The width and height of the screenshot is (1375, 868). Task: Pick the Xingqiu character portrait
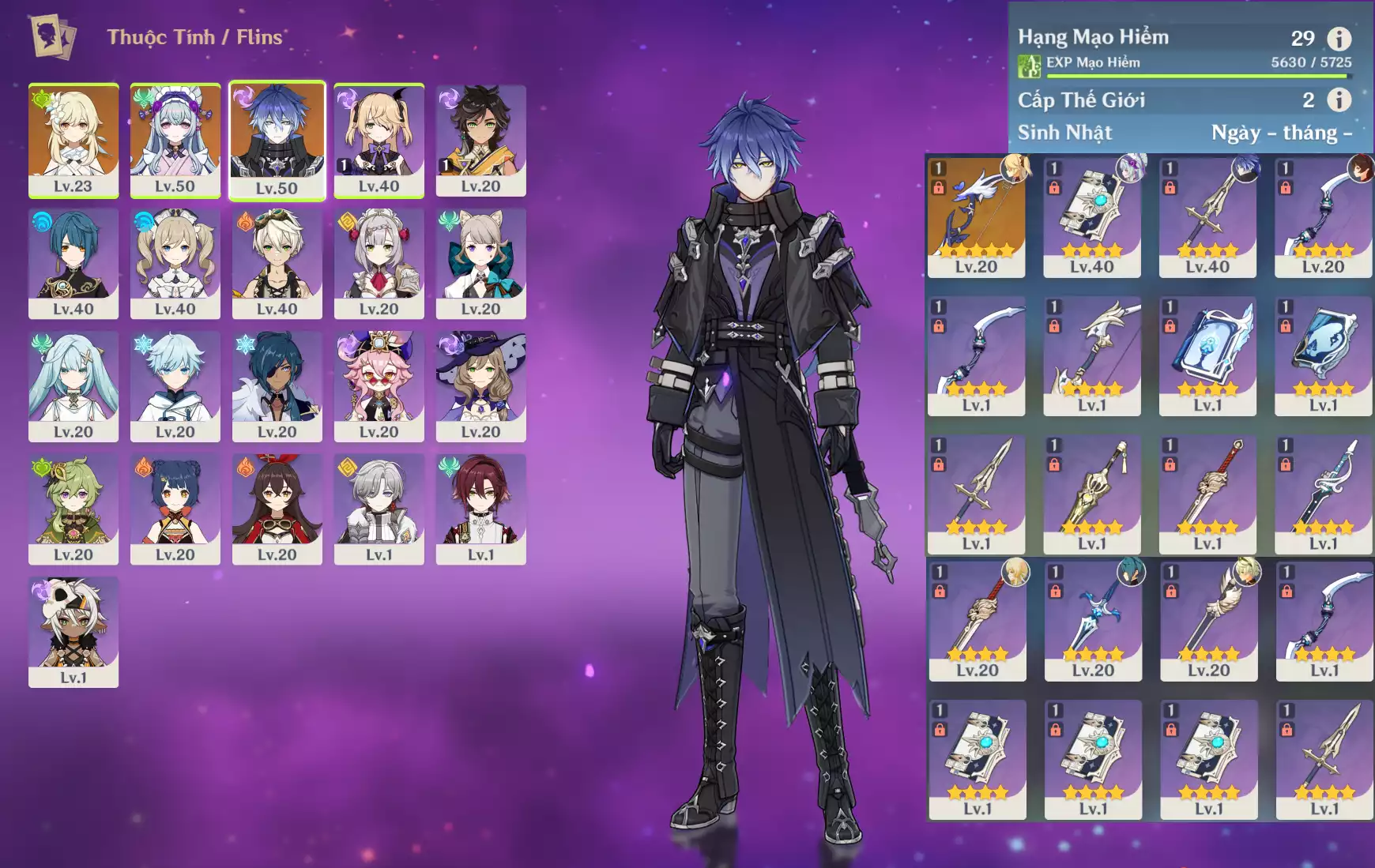coord(73,263)
